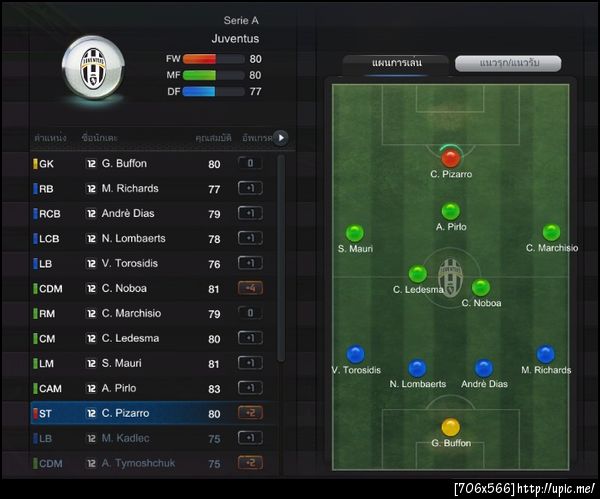Screen dimensions: 600x499
Task: Select N. Lombaerts defender marker on pitch
Action: (x=417, y=368)
